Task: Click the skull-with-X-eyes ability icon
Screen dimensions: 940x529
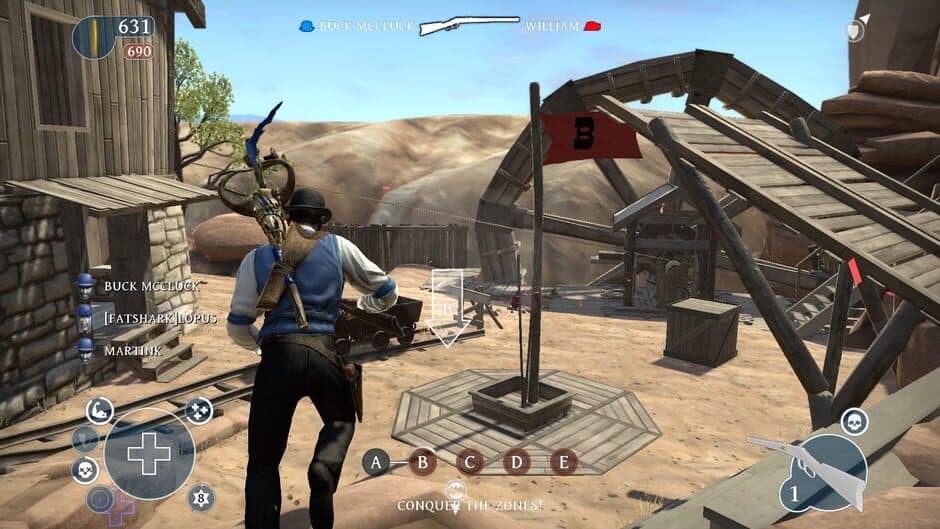Action: pos(85,470)
